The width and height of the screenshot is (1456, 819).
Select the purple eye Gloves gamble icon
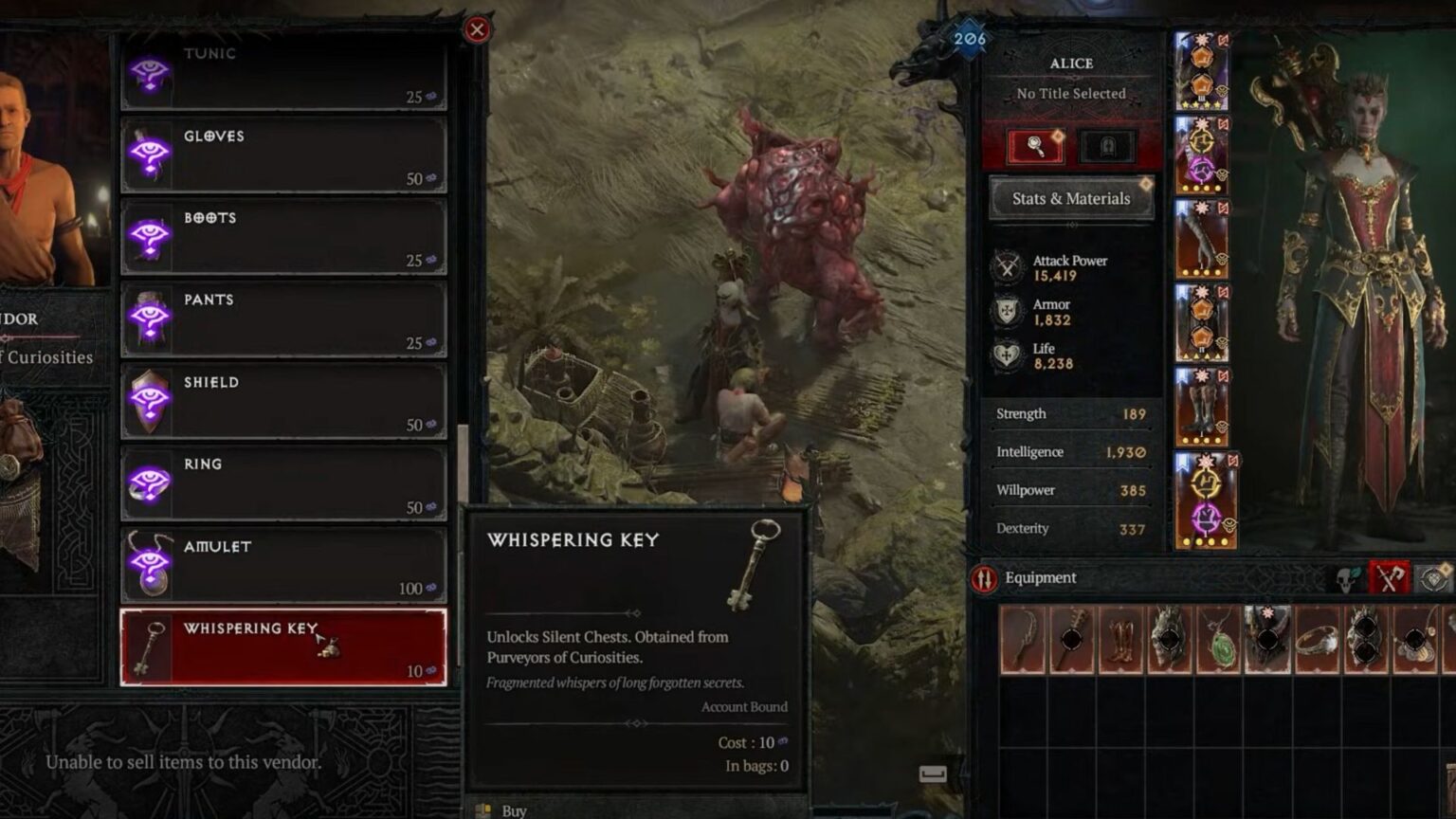coord(150,155)
